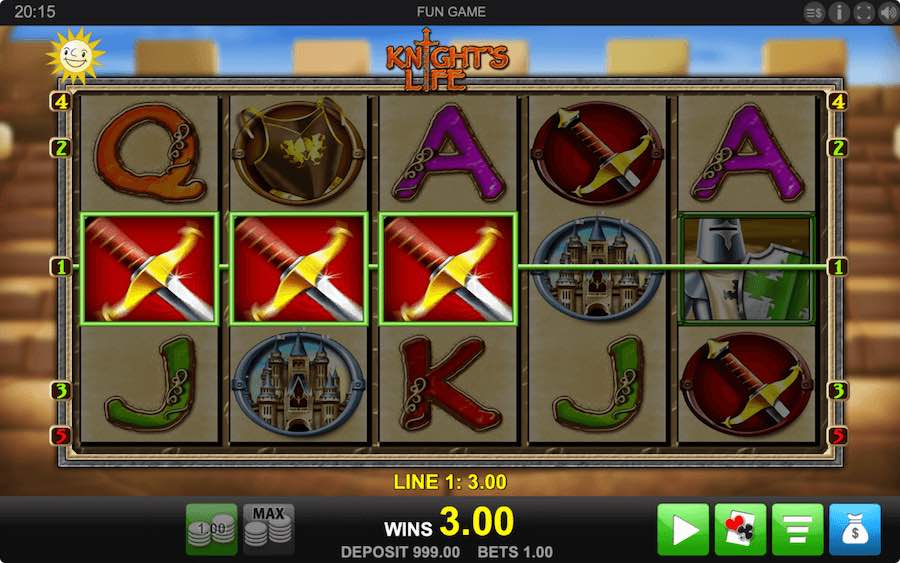The width and height of the screenshot is (900, 563).
Task: Open the card gamble feature
Action: coord(740,529)
